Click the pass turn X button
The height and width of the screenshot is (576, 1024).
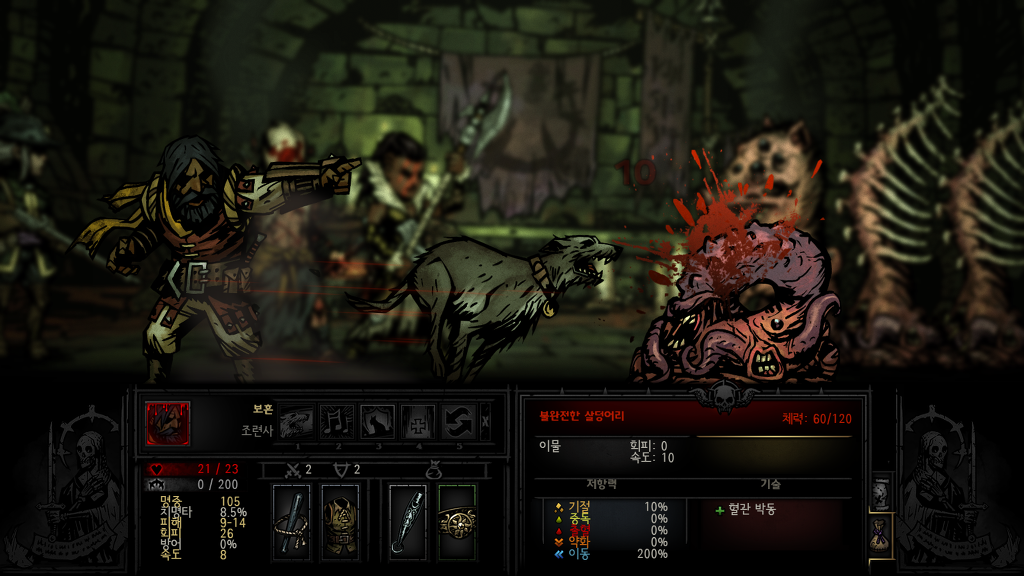(486, 422)
